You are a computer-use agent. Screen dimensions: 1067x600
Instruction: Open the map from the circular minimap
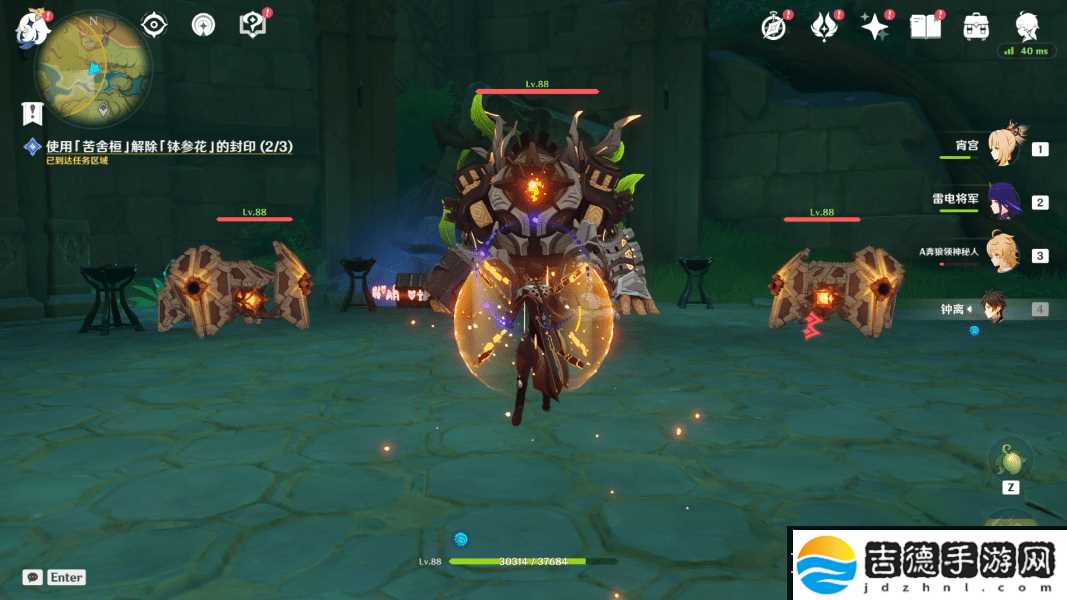pyautogui.click(x=94, y=68)
